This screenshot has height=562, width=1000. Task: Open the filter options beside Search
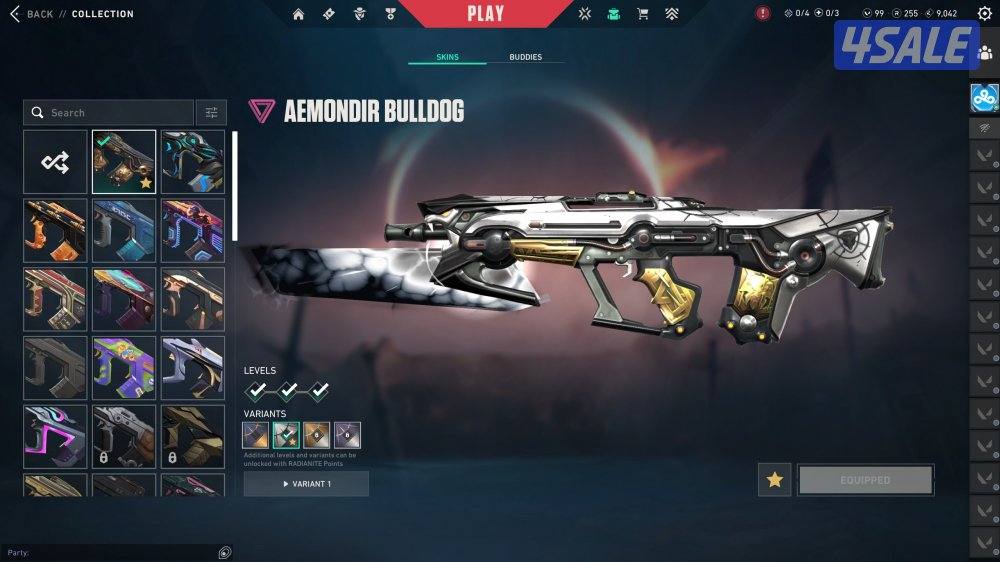click(x=211, y=113)
